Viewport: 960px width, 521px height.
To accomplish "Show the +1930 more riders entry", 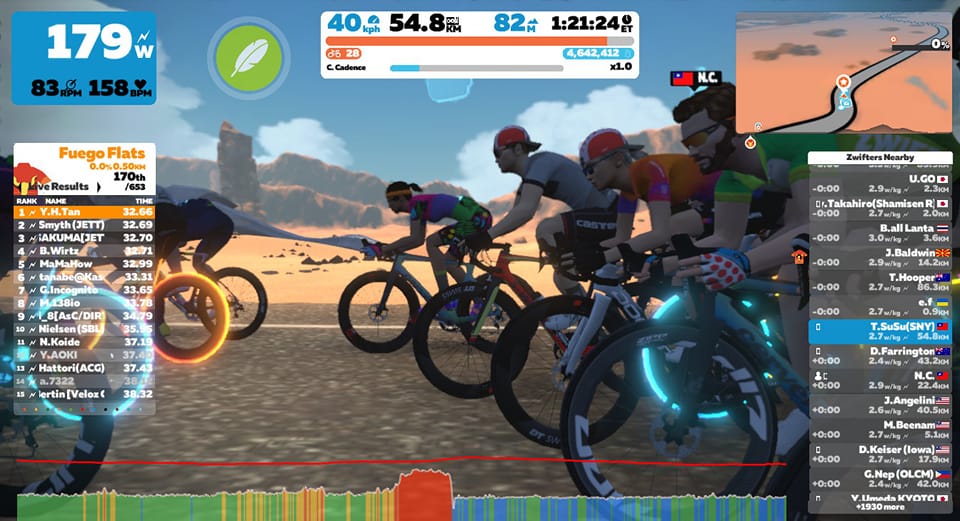I will tap(880, 506).
